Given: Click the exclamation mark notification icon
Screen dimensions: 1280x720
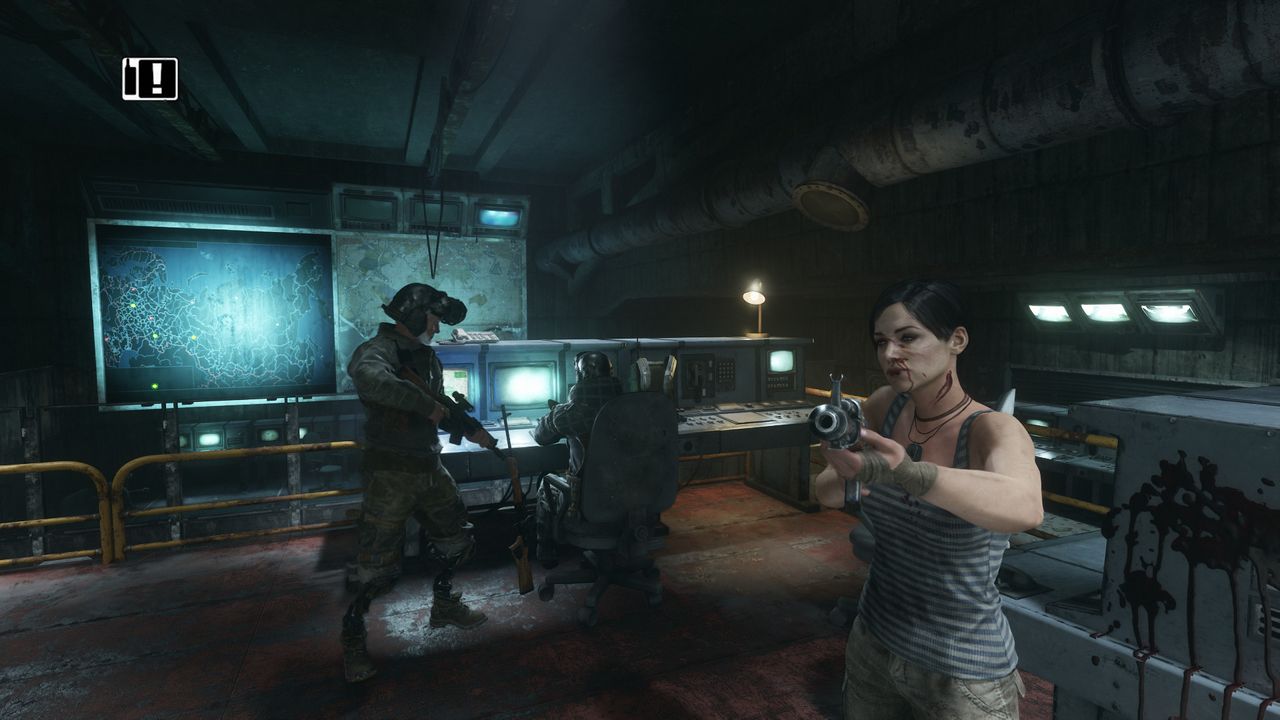Looking at the screenshot, I should (150, 79).
